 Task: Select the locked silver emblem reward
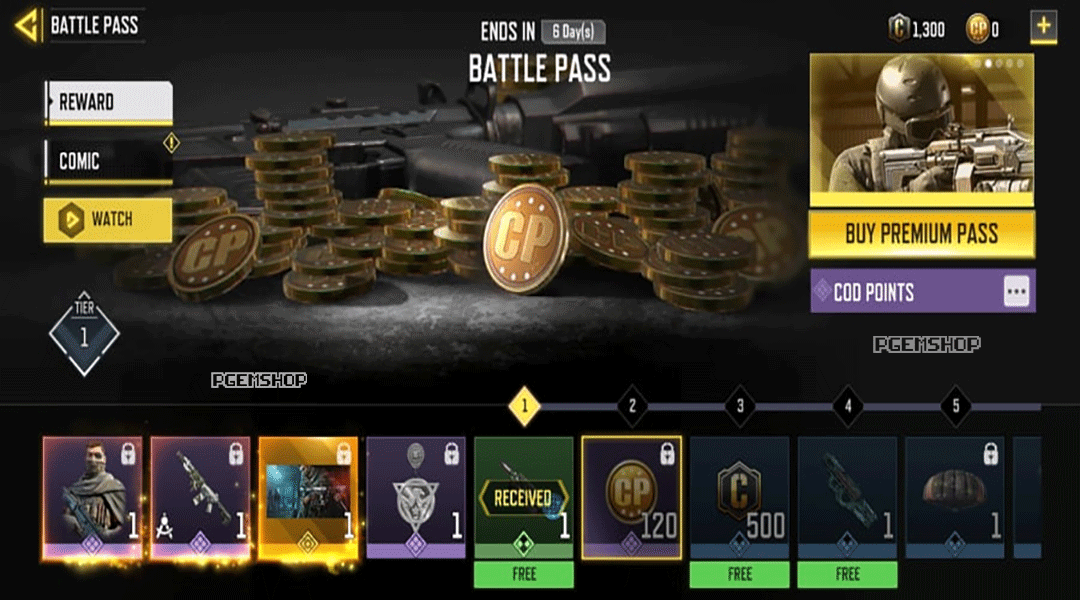416,497
